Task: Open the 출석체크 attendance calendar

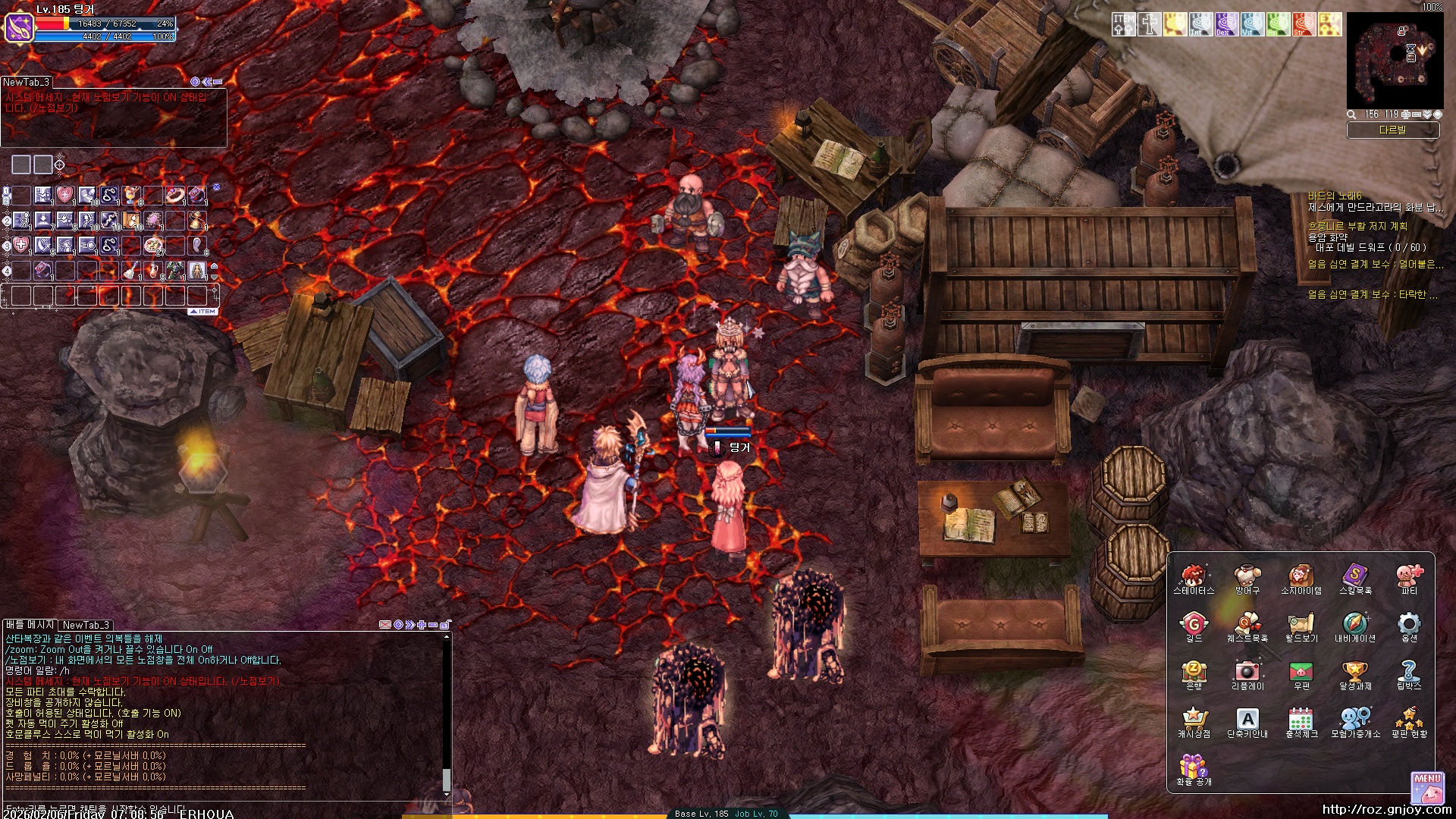Action: (x=1301, y=721)
